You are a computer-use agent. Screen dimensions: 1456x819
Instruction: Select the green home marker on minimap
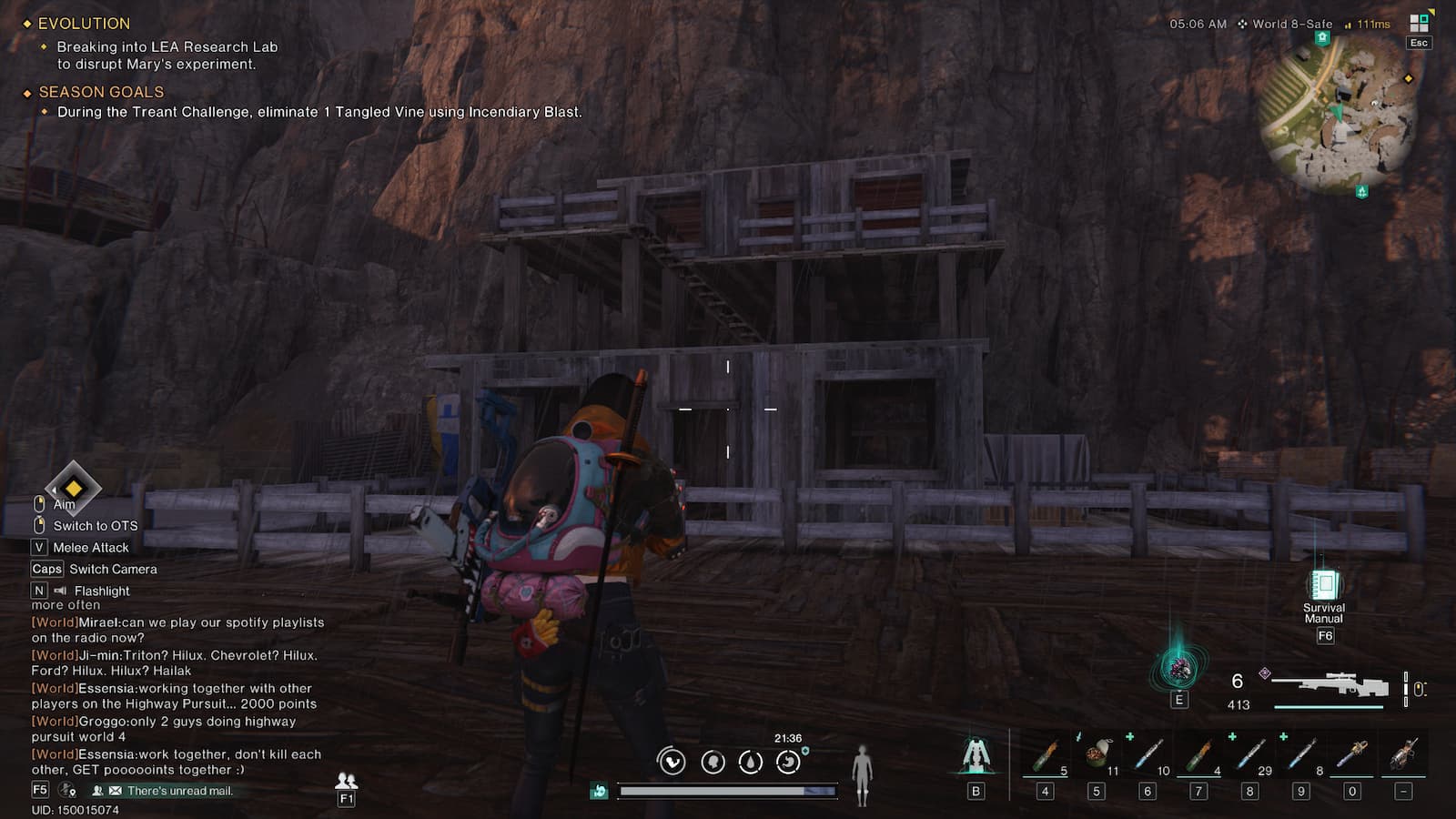1322,38
